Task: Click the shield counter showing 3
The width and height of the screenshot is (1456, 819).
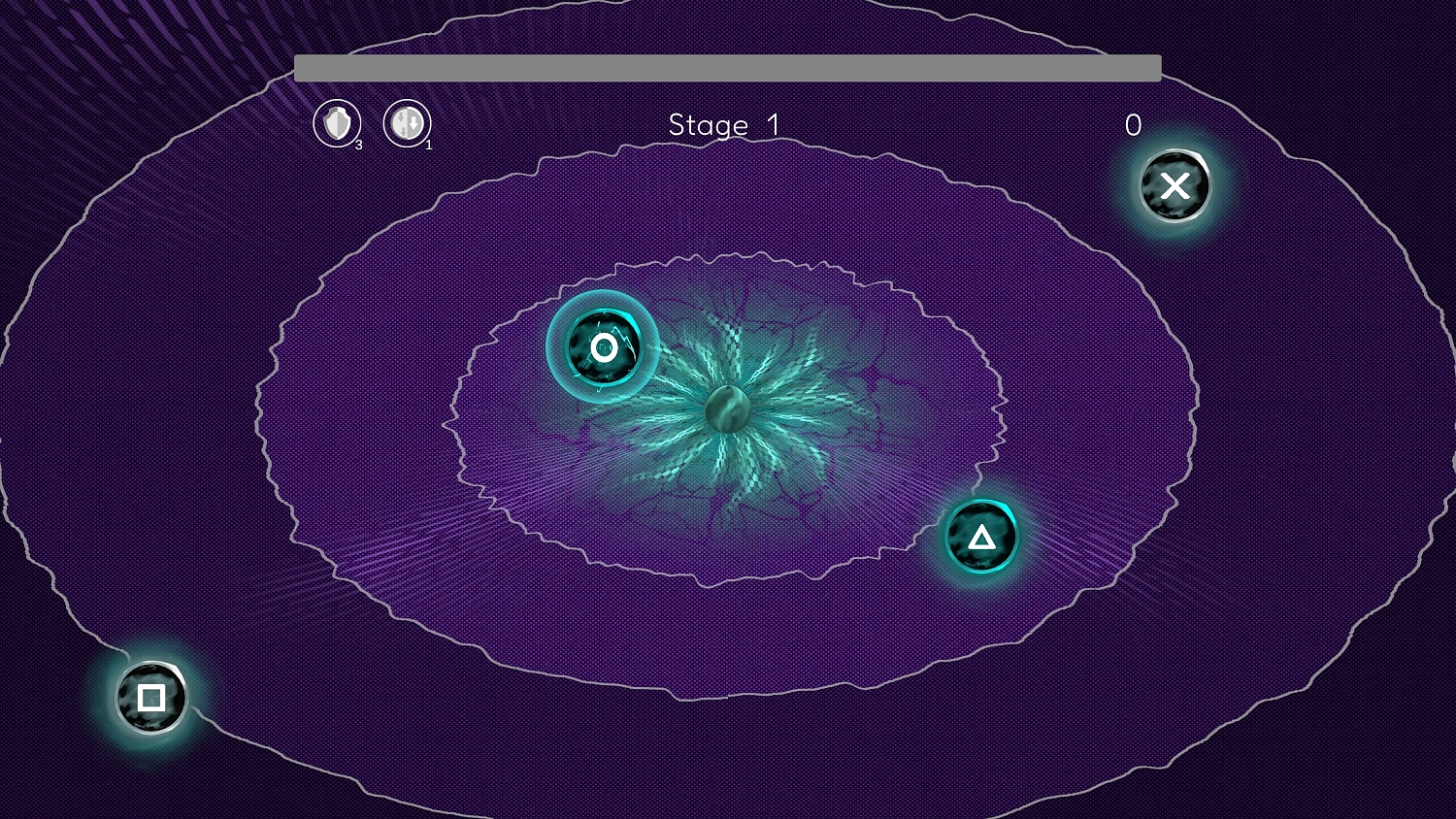Action: click(356, 147)
